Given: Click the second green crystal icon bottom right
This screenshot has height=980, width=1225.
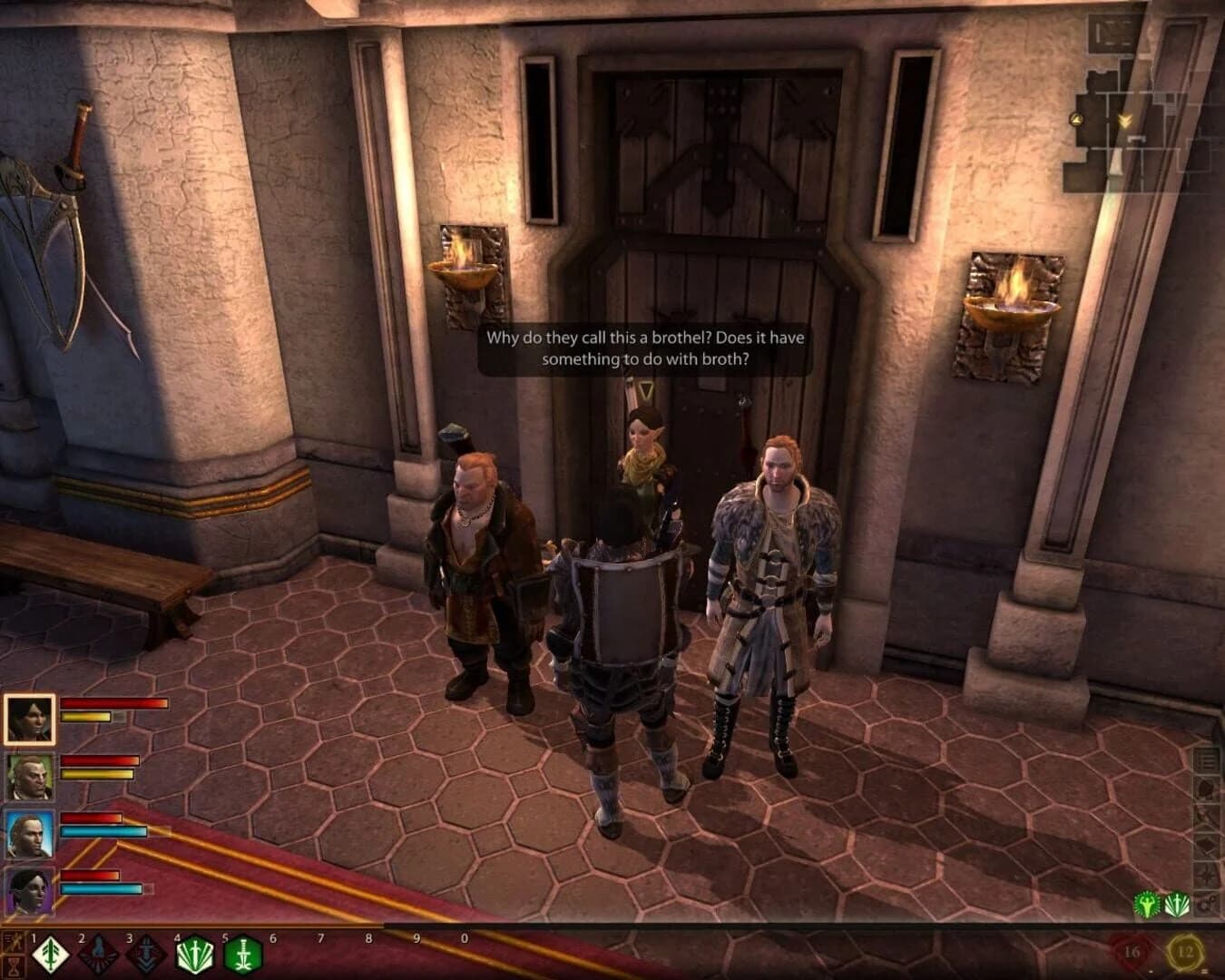Looking at the screenshot, I should tap(1177, 904).
